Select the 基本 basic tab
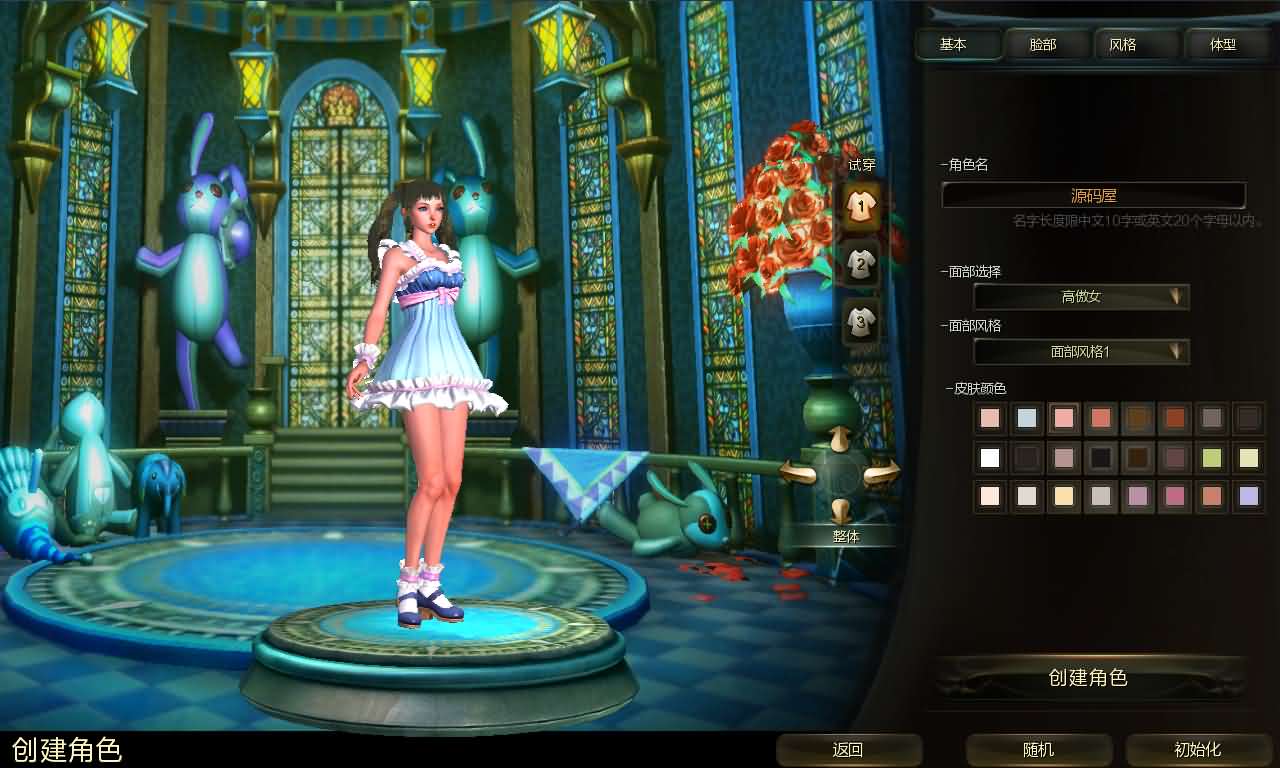 pyautogui.click(x=957, y=44)
